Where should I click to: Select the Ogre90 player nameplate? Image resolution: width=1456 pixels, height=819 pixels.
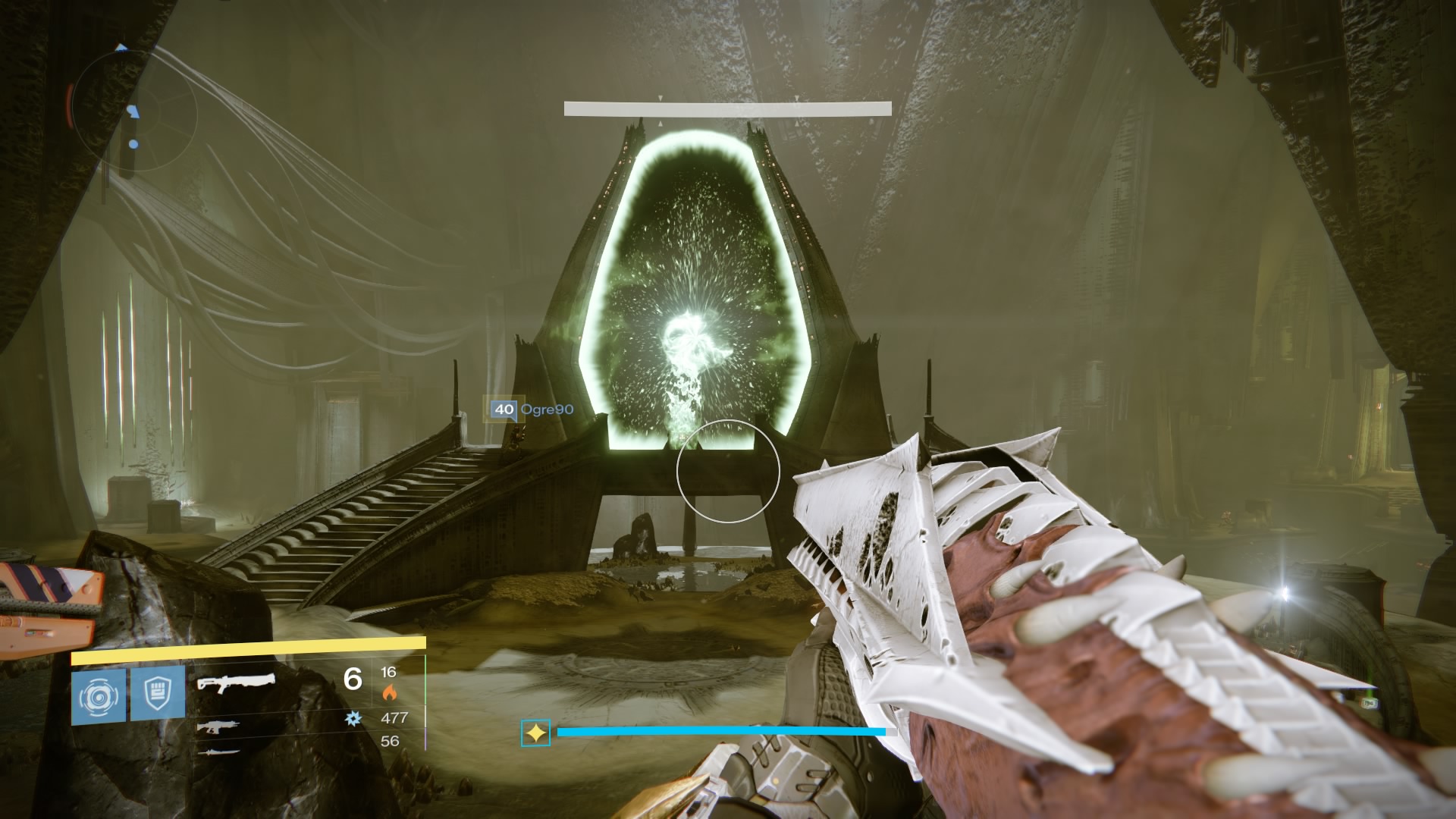click(x=548, y=408)
